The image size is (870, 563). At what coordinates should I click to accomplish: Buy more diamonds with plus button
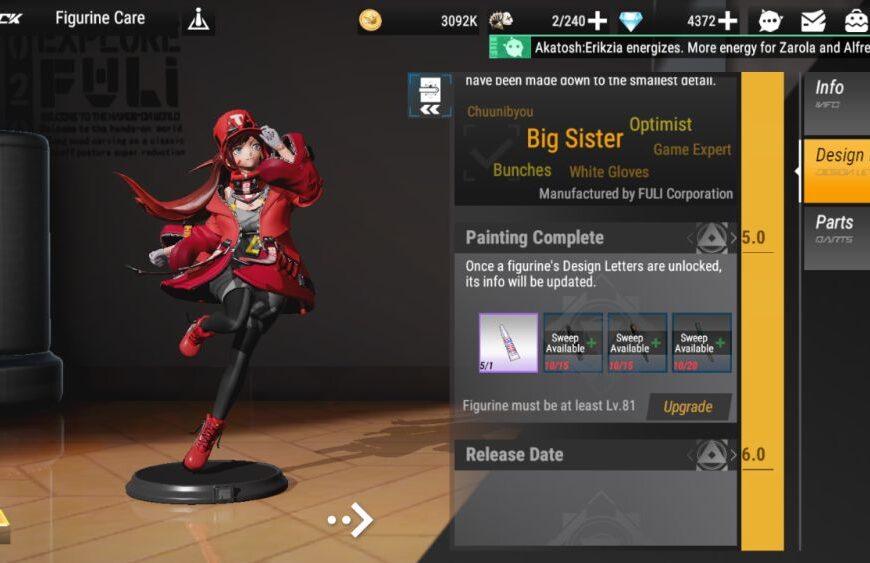click(x=727, y=20)
